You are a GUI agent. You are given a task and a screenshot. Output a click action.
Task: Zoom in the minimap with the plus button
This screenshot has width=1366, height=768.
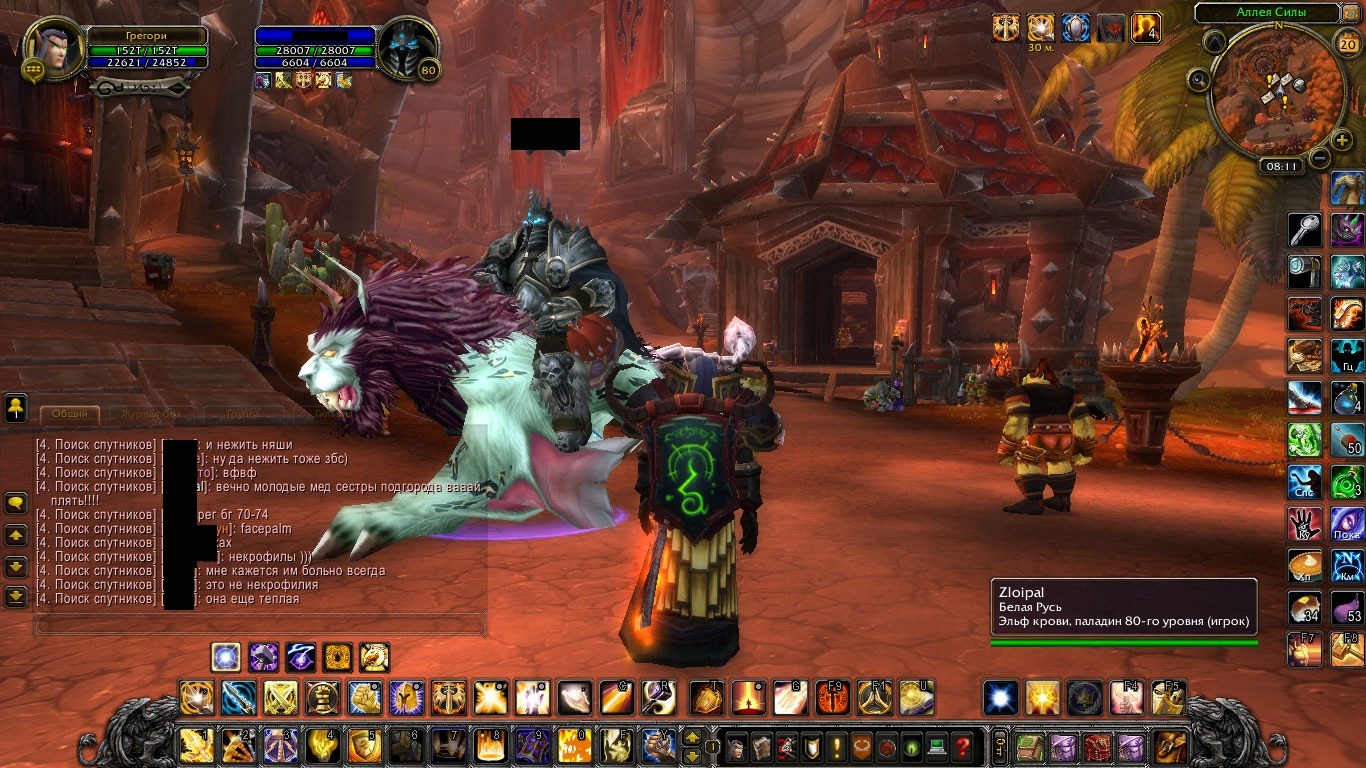click(x=1342, y=140)
